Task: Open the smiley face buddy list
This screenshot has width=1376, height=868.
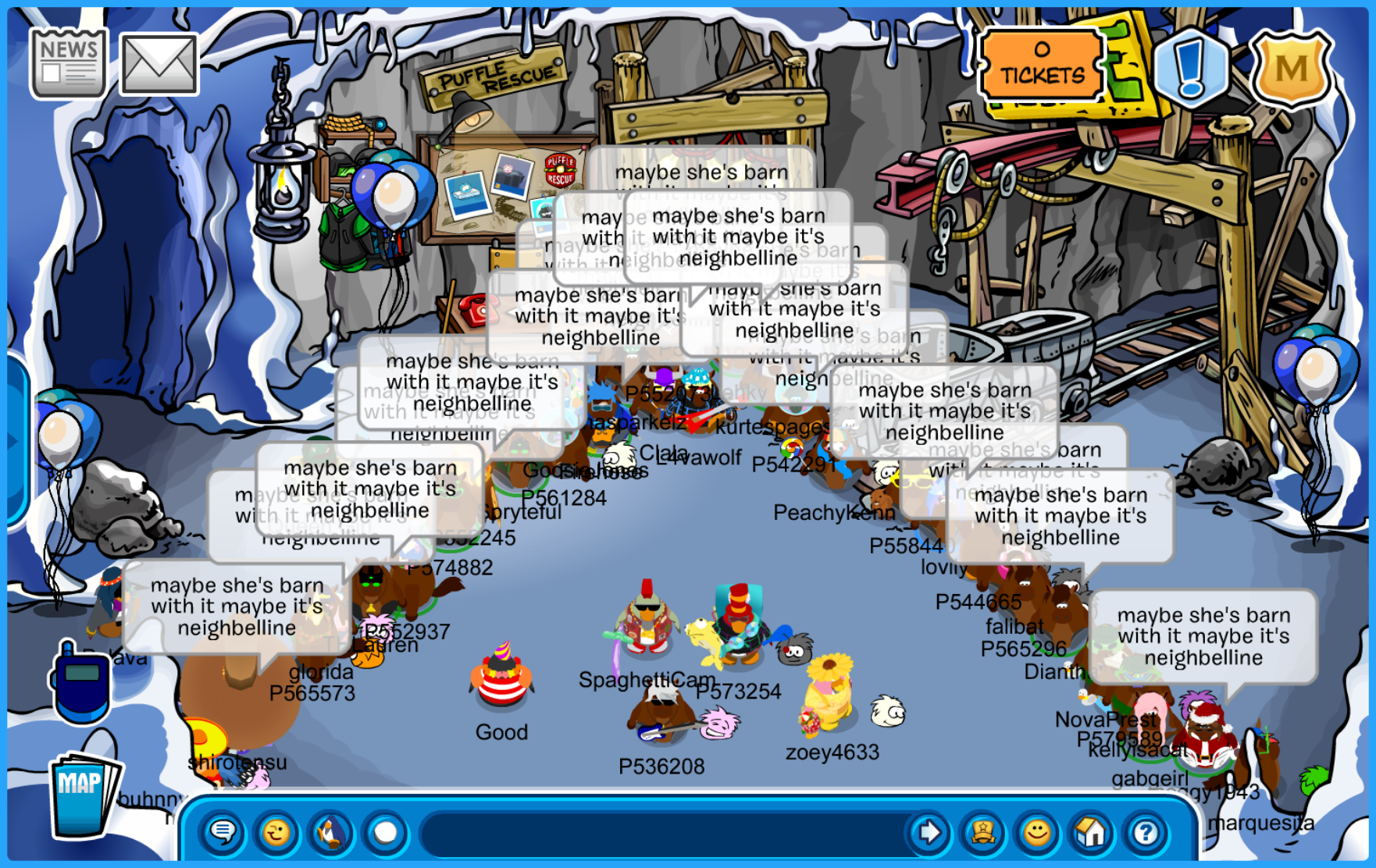Action: point(1037,833)
